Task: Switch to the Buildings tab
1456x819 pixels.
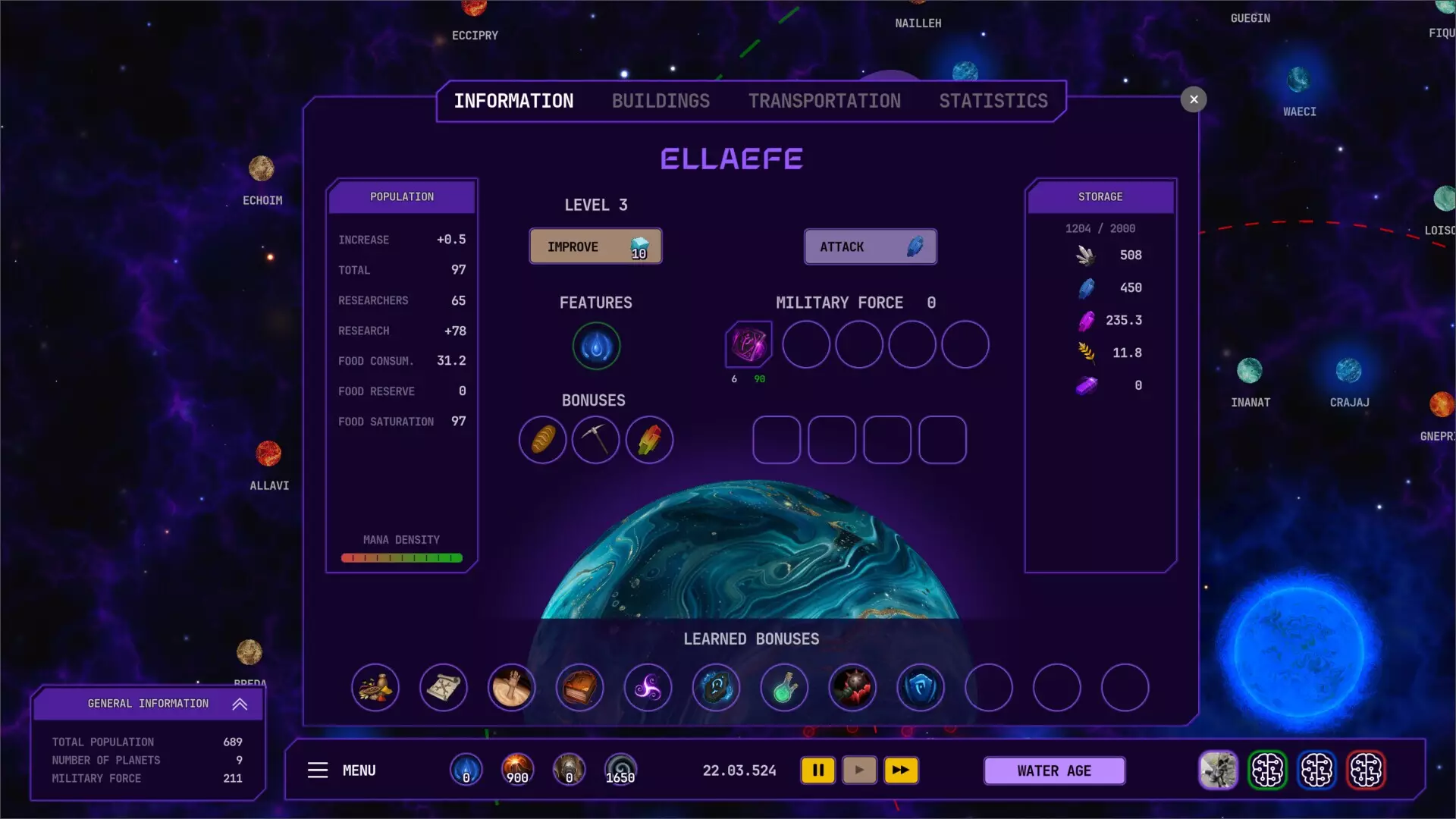Action: point(661,100)
